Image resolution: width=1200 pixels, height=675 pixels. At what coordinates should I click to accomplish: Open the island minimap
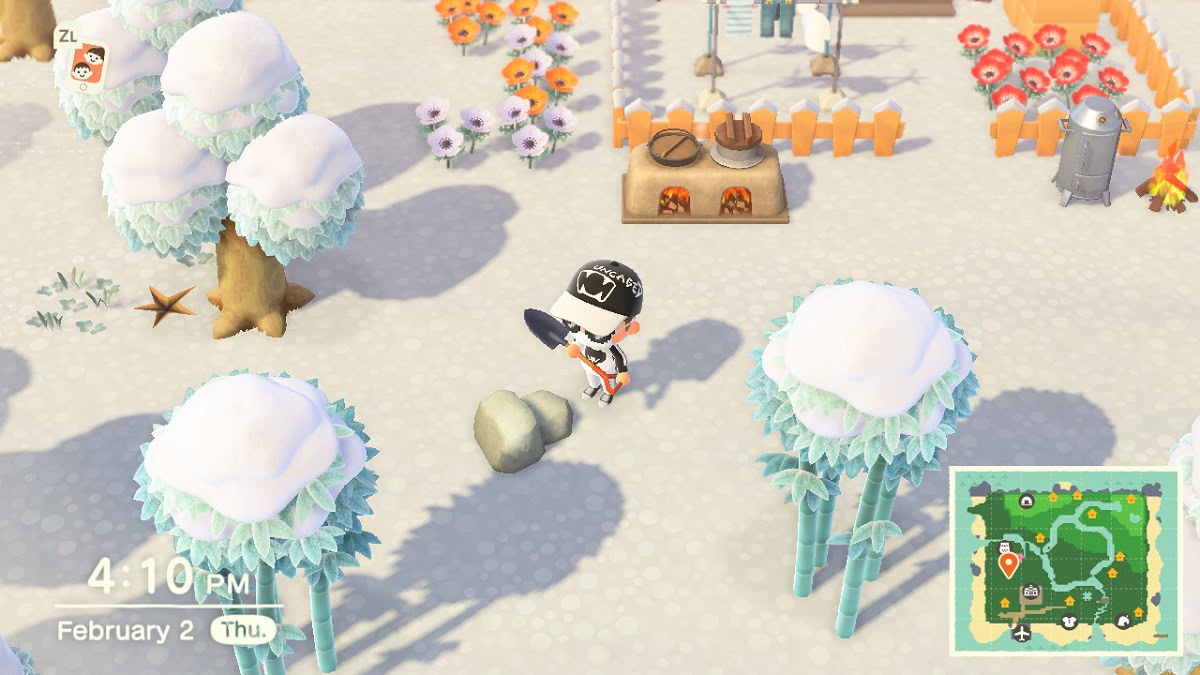click(x=1064, y=562)
